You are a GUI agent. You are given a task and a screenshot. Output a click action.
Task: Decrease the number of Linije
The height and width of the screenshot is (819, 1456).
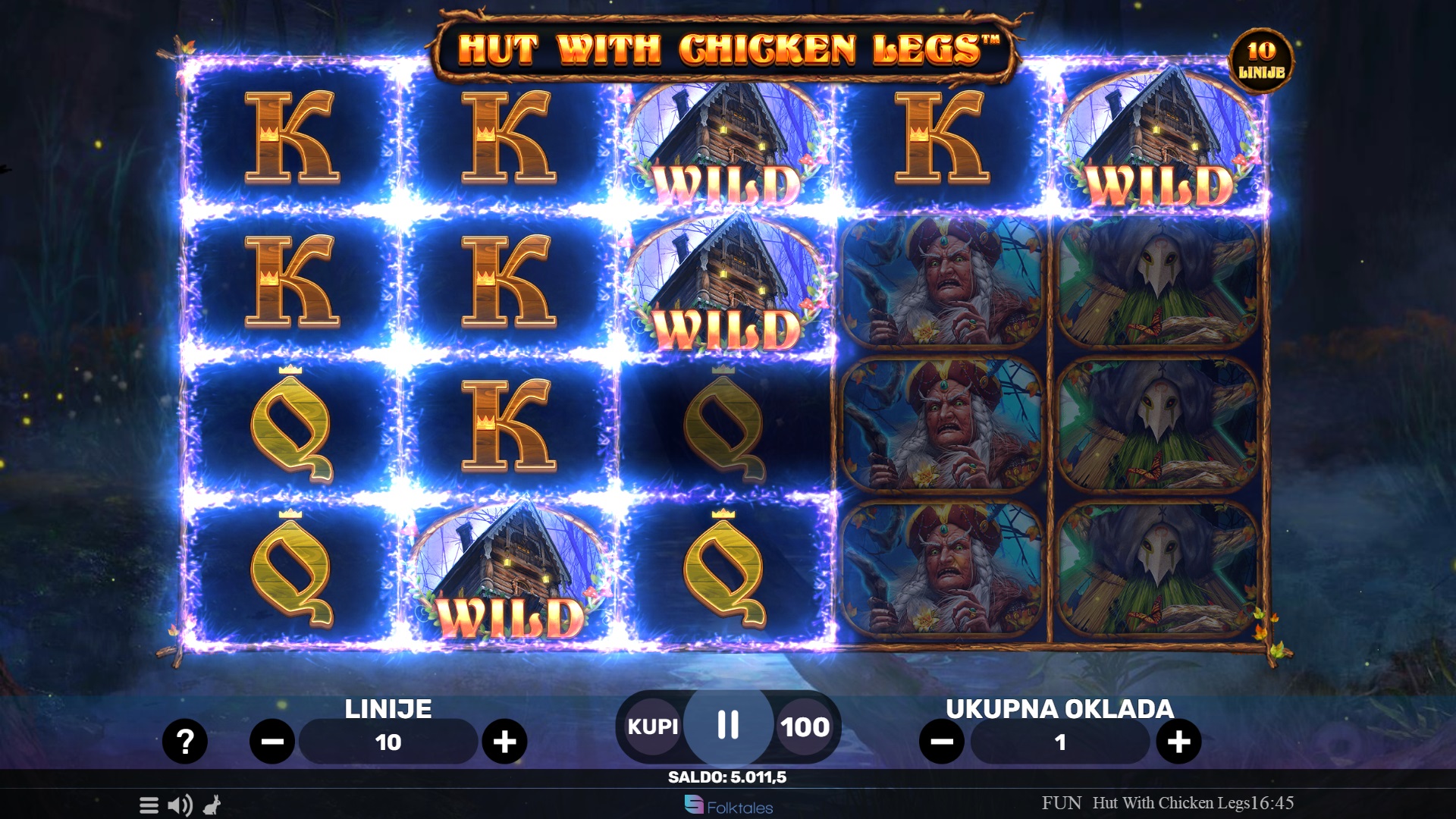click(272, 741)
